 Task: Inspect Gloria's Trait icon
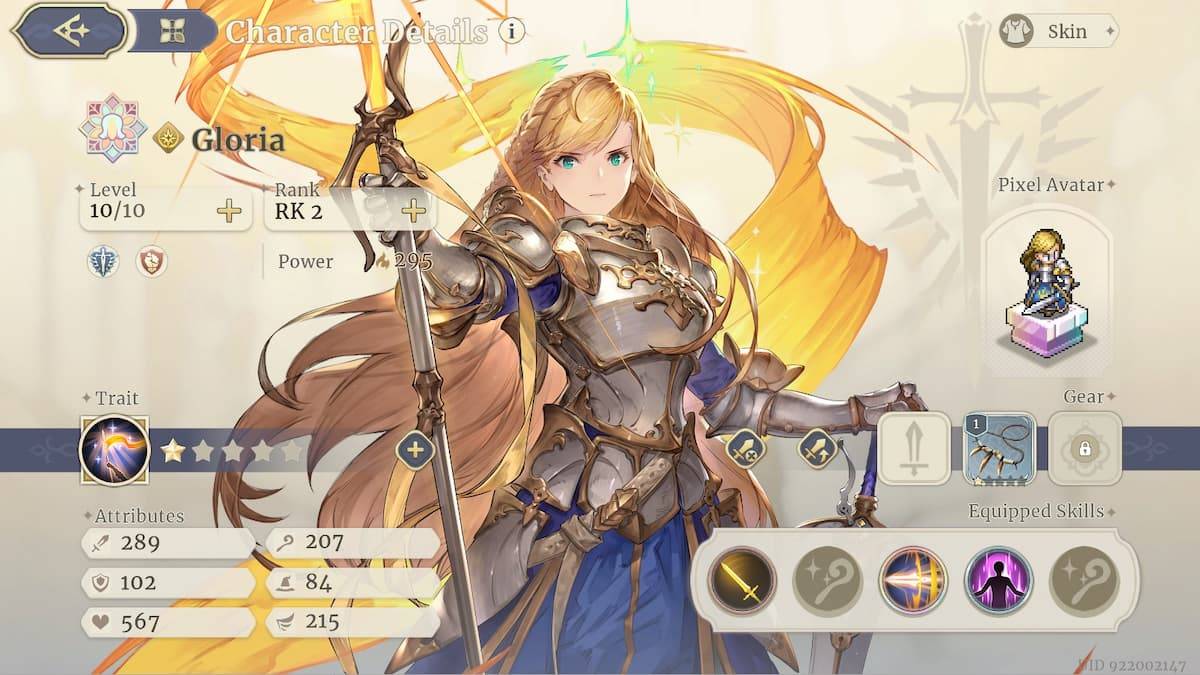click(x=115, y=450)
